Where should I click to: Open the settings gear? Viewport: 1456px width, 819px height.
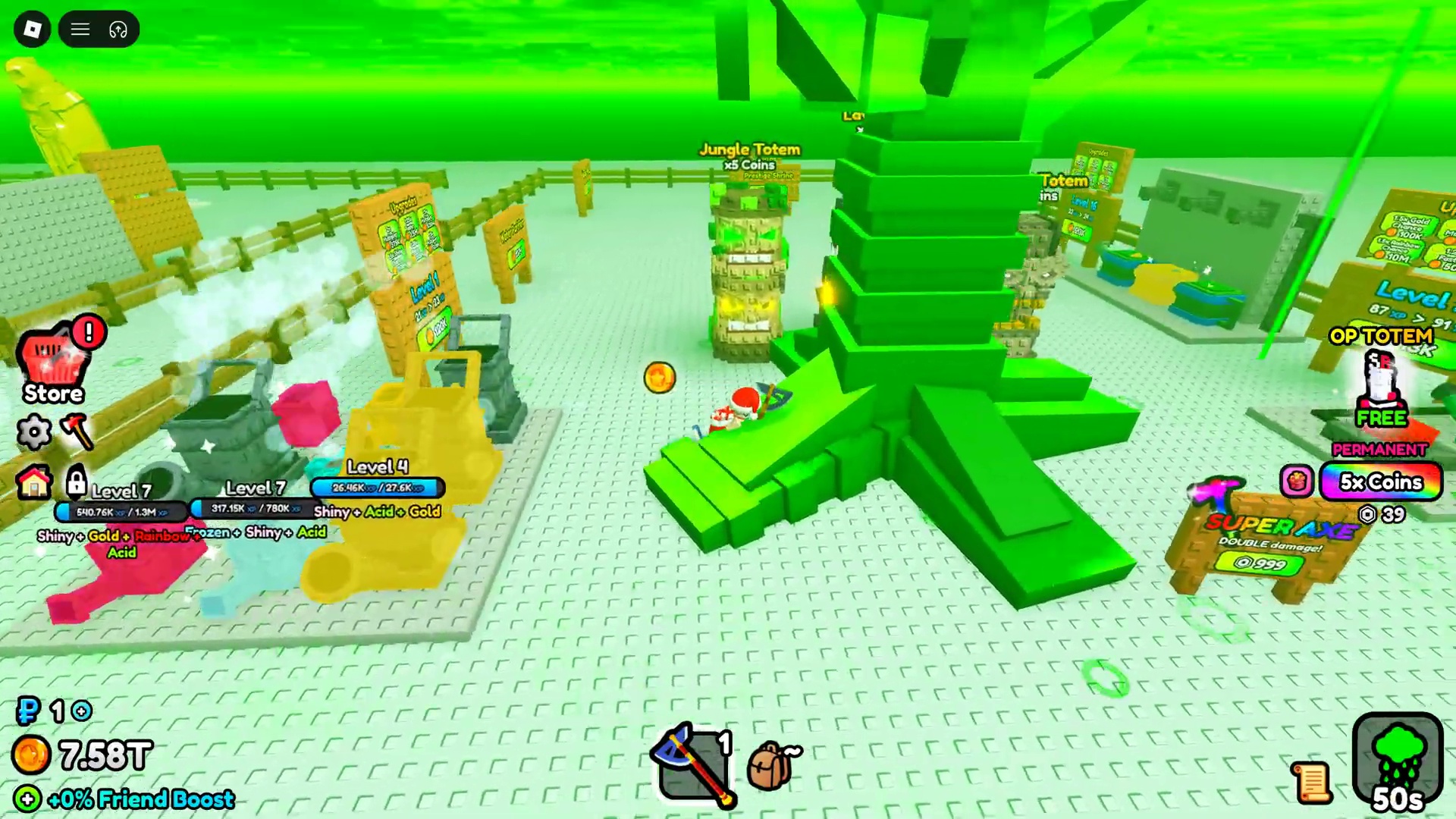(x=33, y=431)
